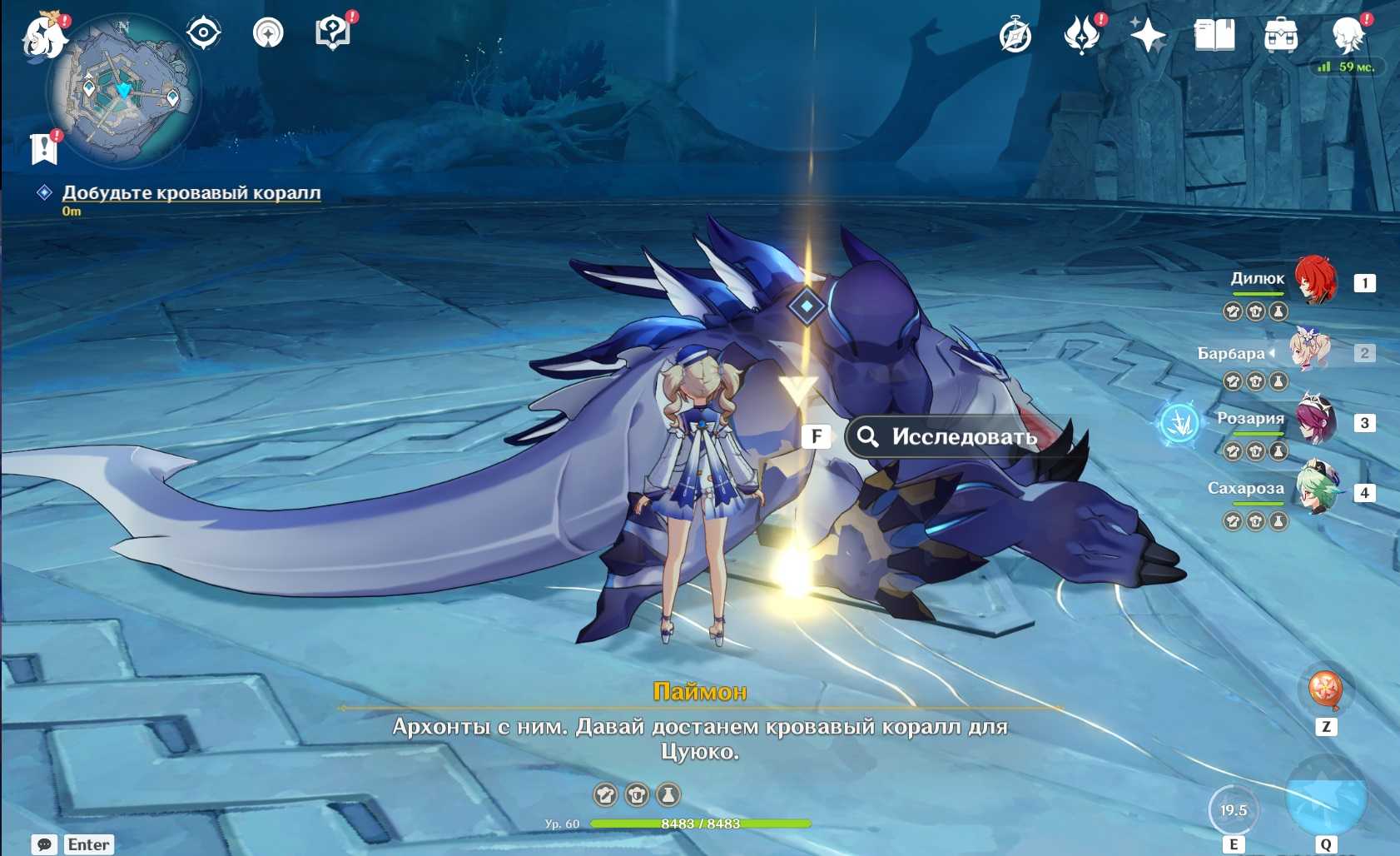Open the tutorial question-mark icon
Screen dimensions: 1400x856
[x=332, y=33]
